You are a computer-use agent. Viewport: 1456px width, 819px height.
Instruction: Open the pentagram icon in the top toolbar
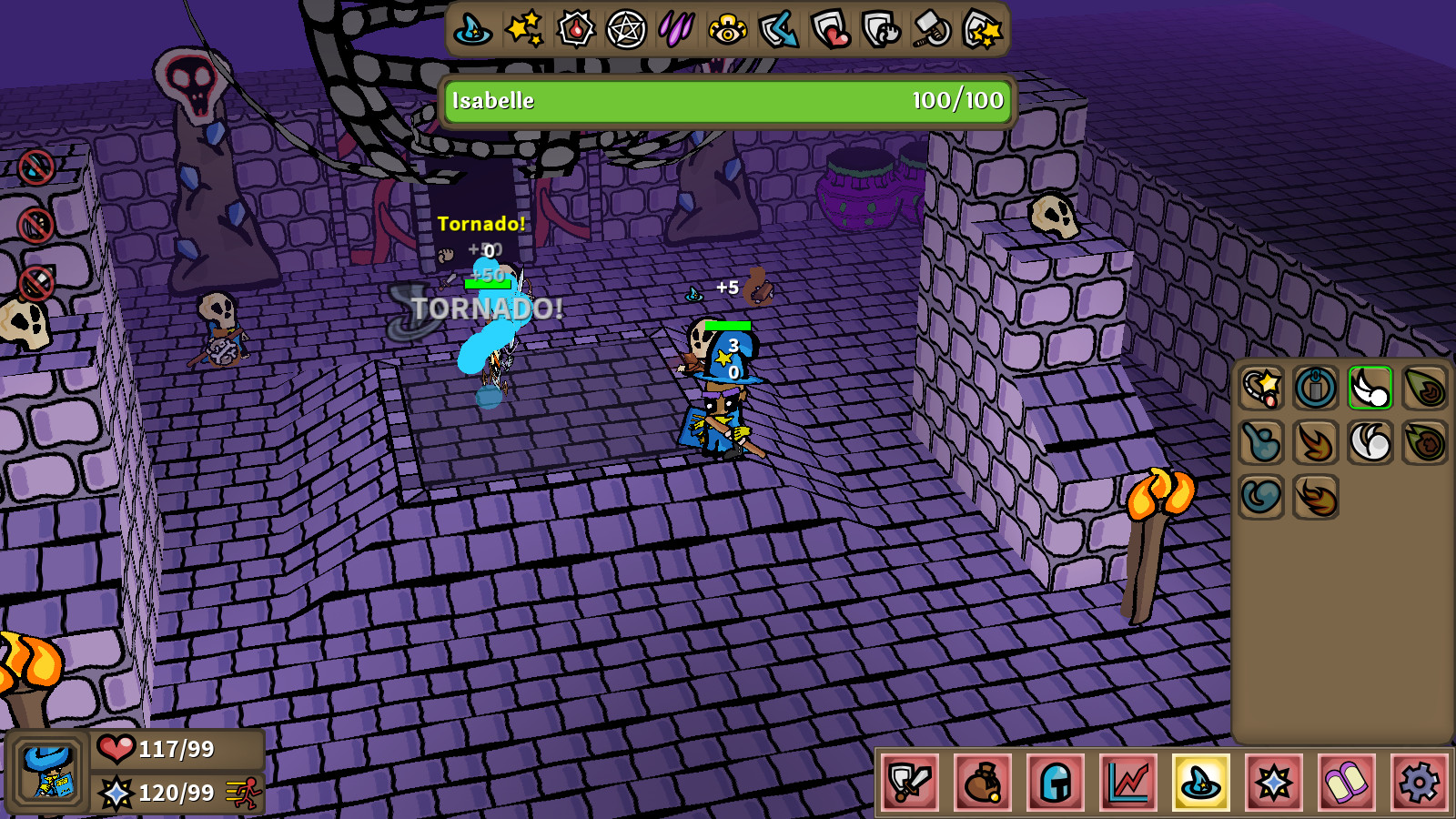pyautogui.click(x=626, y=29)
